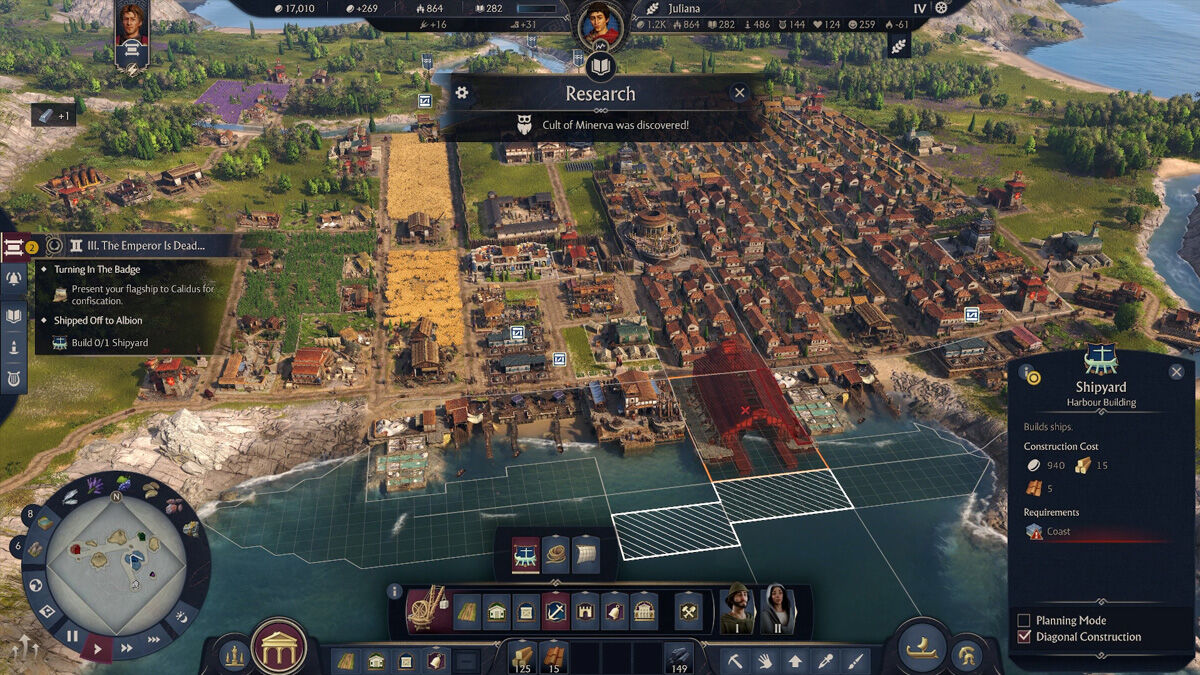Select the upgrade arrow tool
This screenshot has width=1200, height=675.
pos(795,660)
